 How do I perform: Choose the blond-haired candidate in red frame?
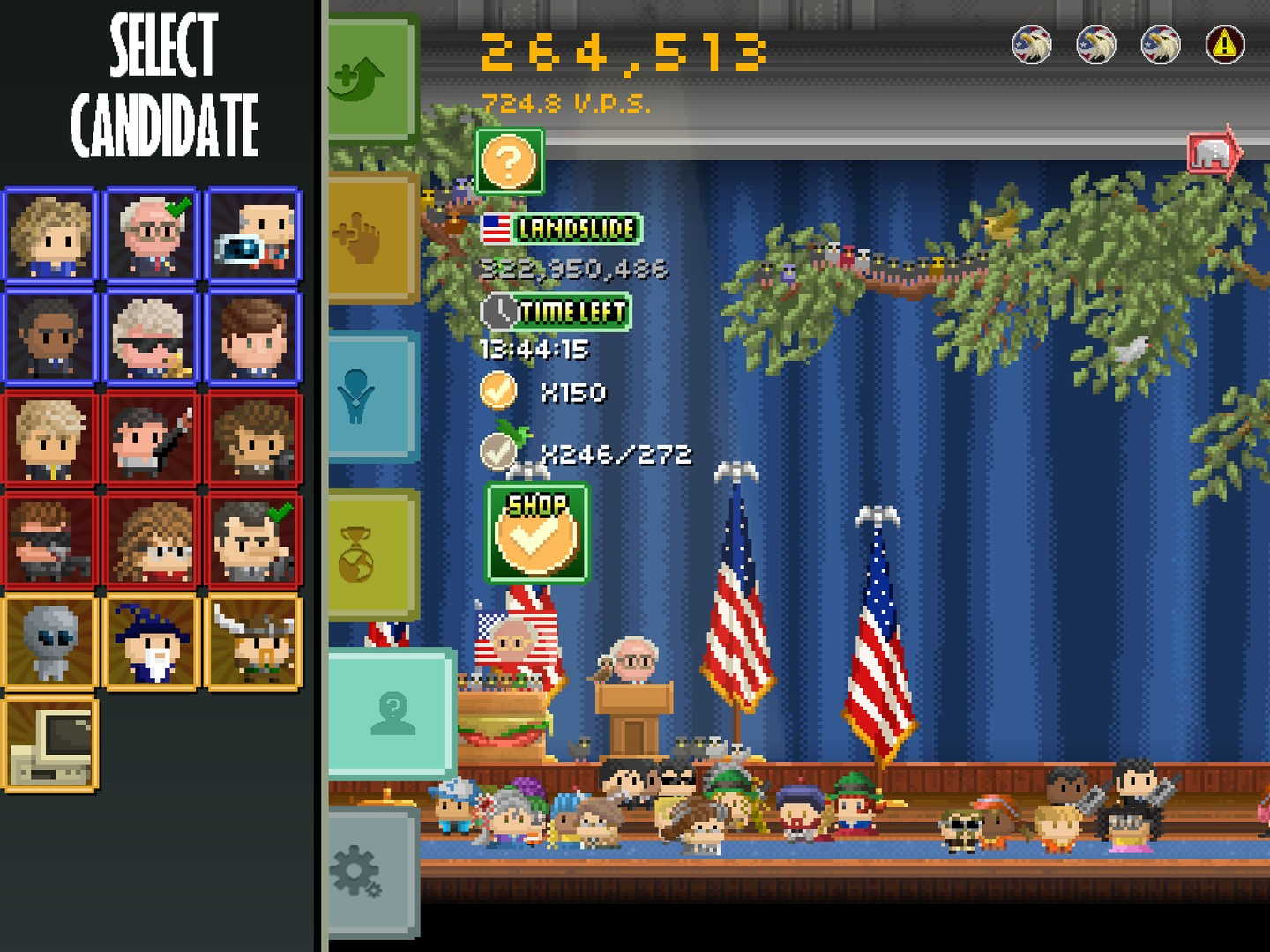[50, 439]
